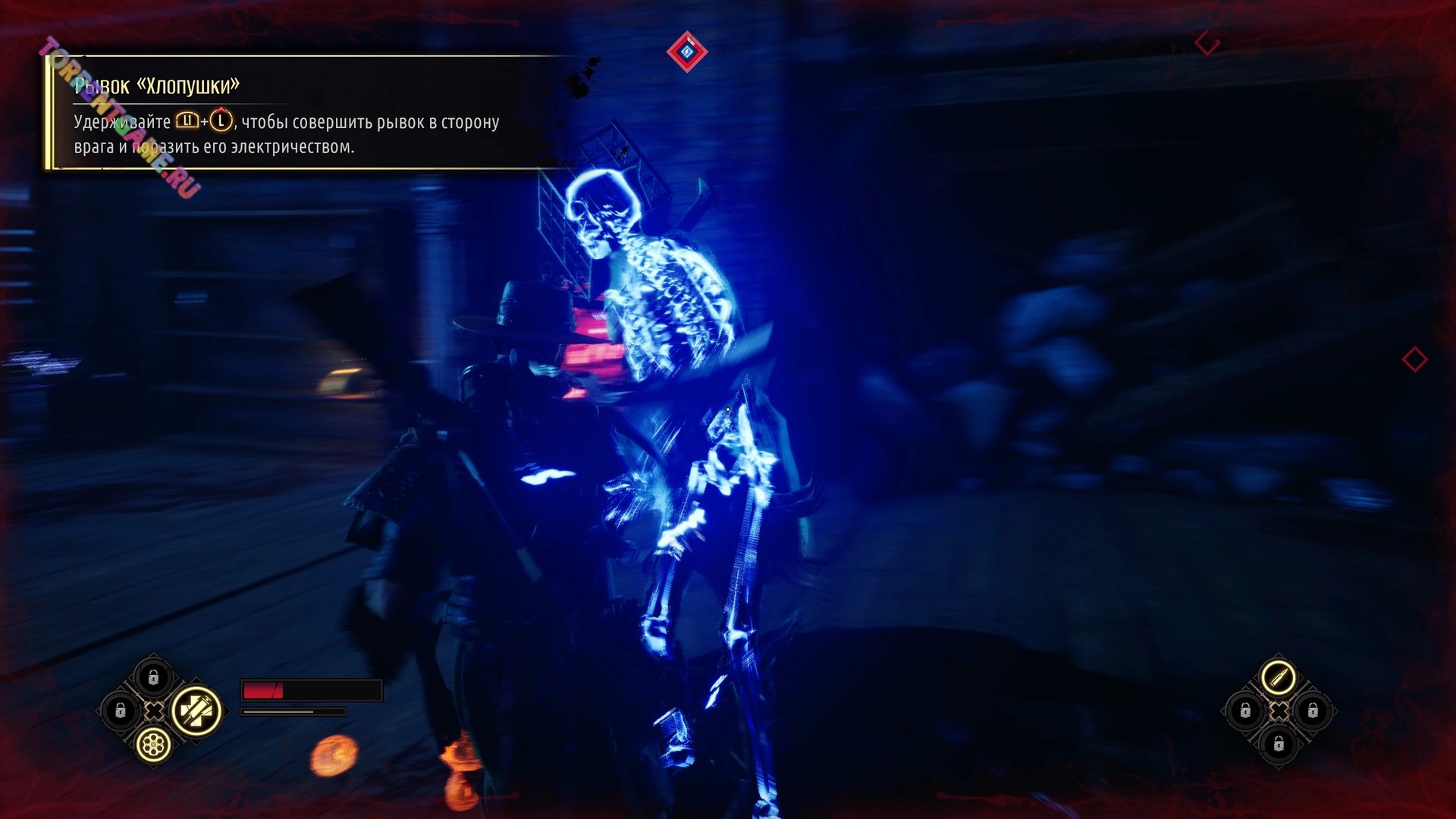Choose the bullet ammo type slot
Image resolution: width=1456 pixels, height=819 pixels.
[1278, 676]
